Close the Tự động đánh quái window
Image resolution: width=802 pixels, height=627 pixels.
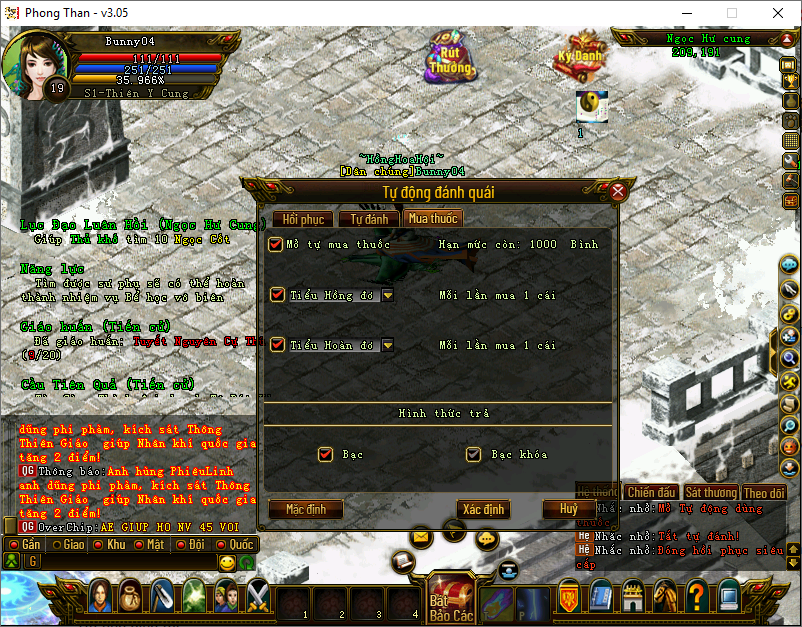[x=618, y=191]
